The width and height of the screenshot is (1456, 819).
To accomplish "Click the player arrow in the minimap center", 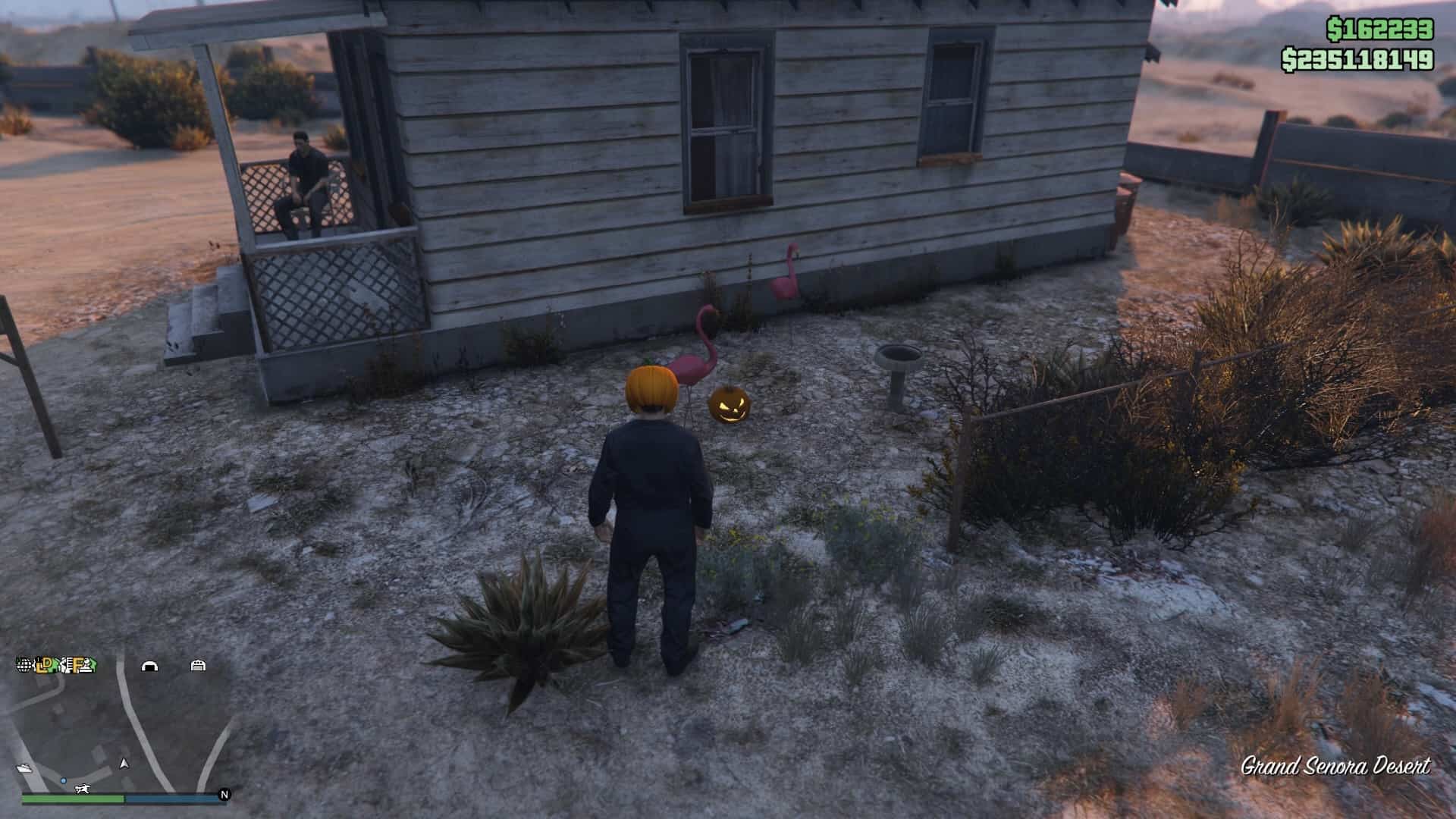I will coord(124,764).
